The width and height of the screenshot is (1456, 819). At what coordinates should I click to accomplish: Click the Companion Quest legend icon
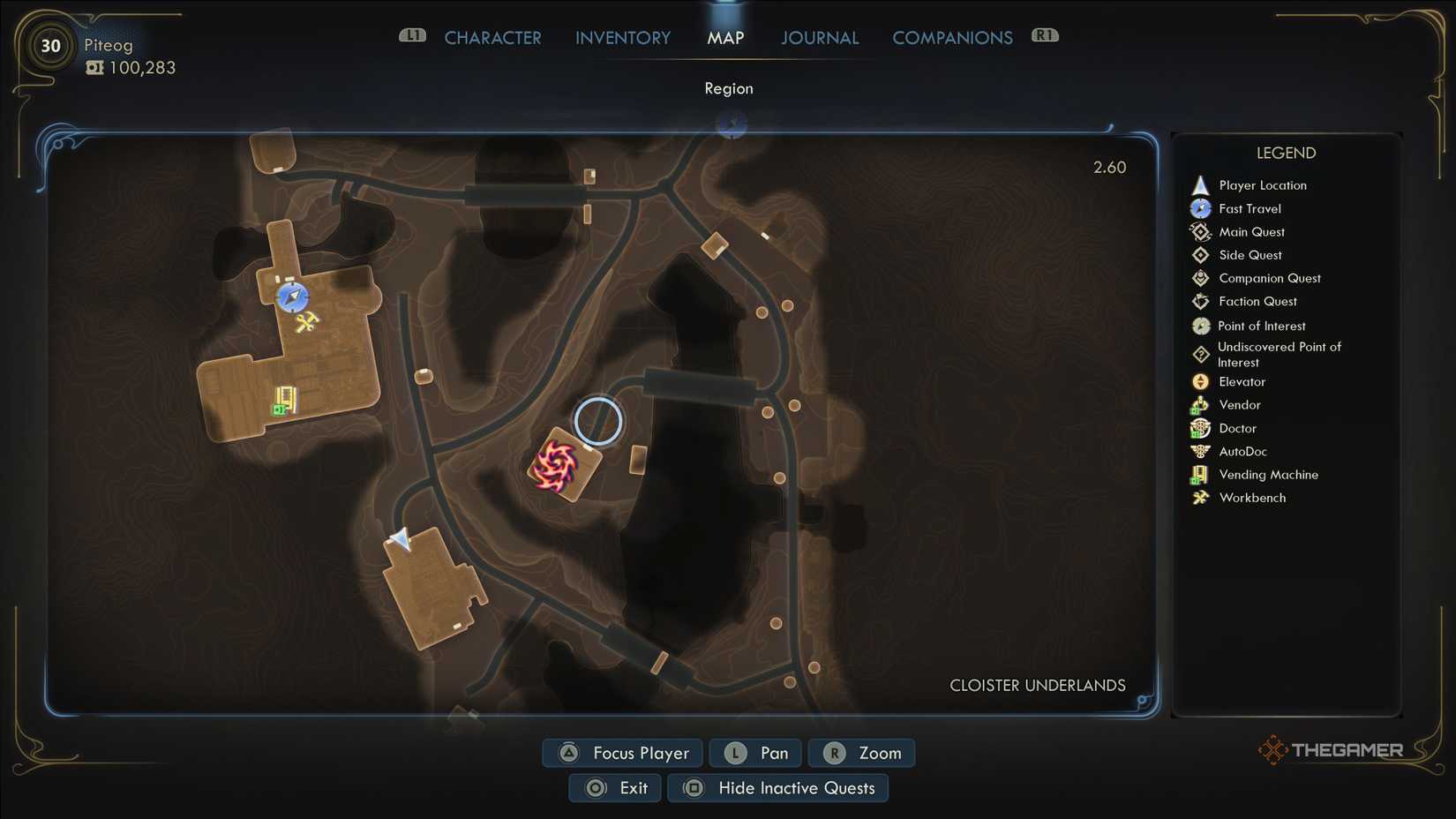coord(1200,277)
